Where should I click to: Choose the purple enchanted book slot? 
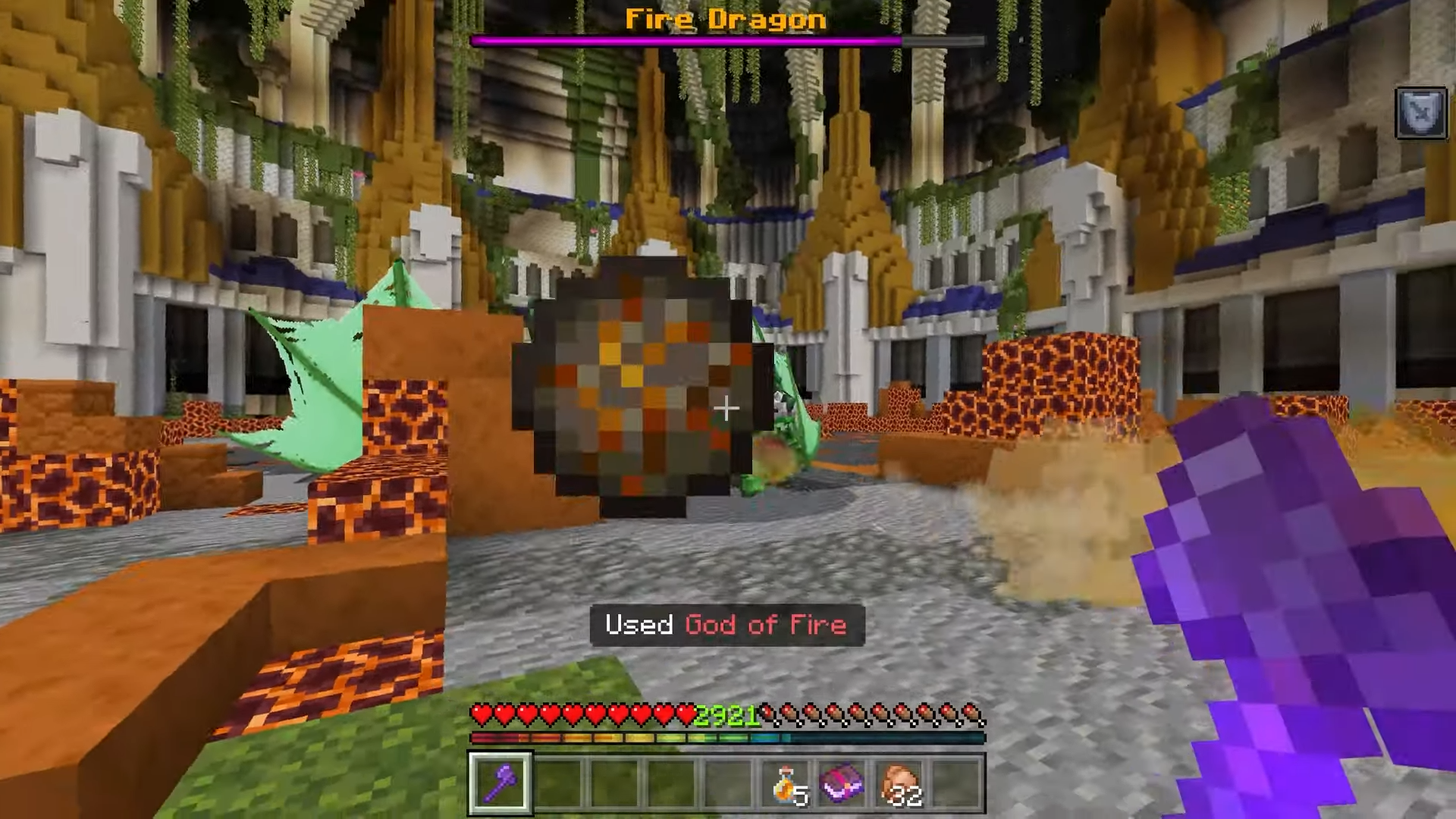(x=842, y=783)
